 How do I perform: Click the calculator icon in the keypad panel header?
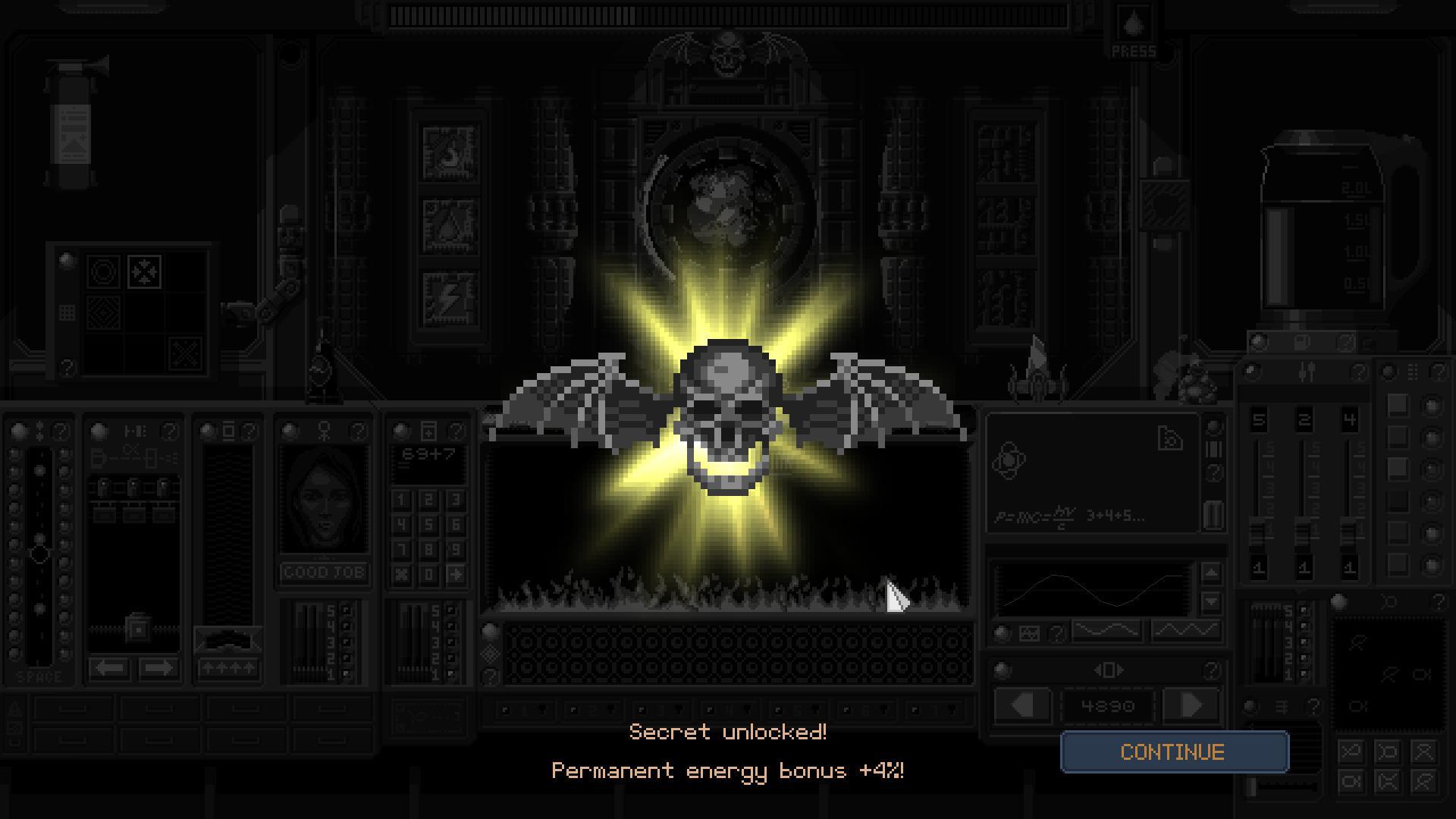point(428,430)
